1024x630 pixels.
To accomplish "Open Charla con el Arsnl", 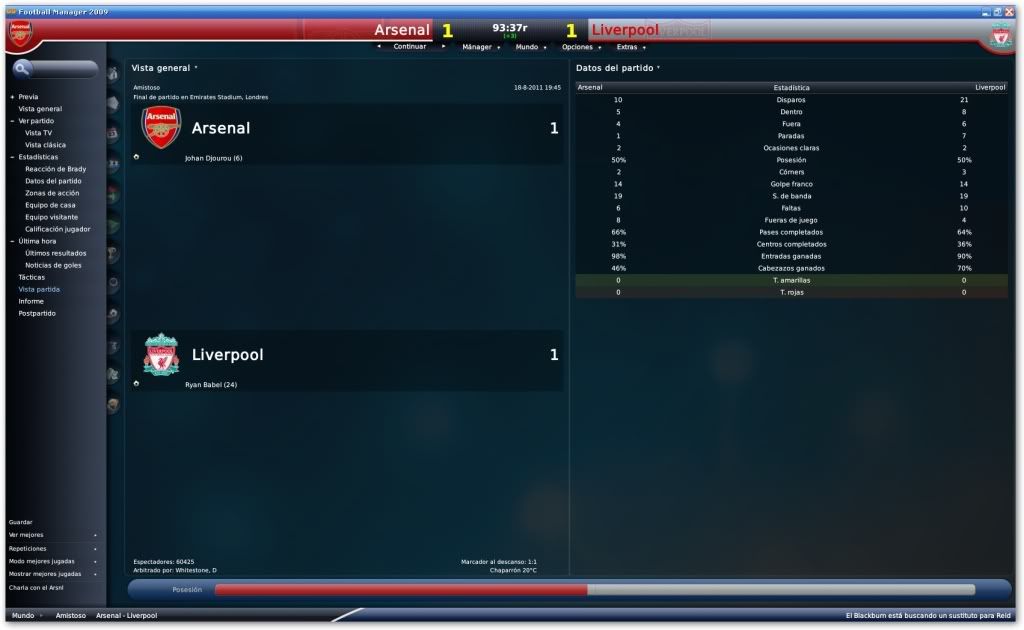I will pyautogui.click(x=36, y=587).
